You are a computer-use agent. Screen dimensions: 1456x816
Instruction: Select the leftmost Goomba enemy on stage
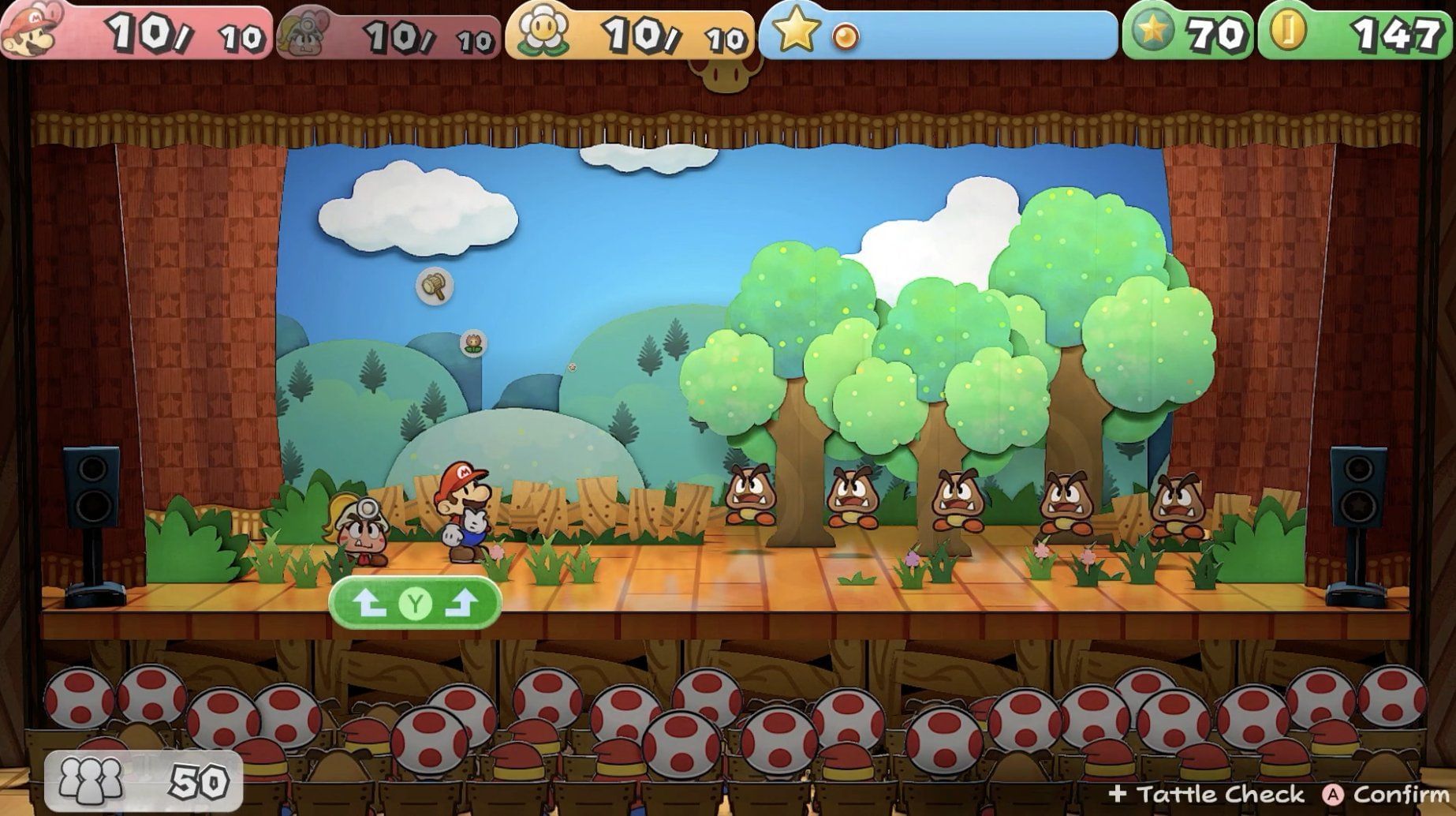pos(749,497)
